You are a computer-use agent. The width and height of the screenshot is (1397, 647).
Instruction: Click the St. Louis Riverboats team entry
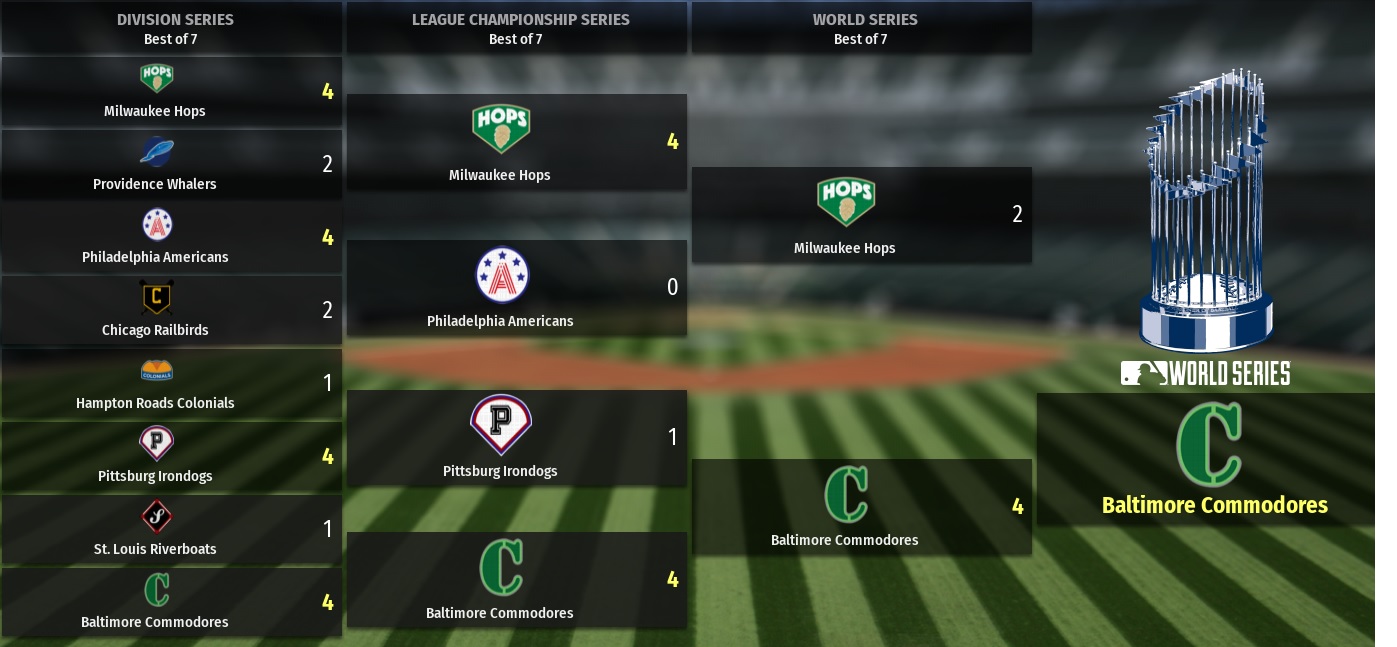pyautogui.click(x=171, y=530)
